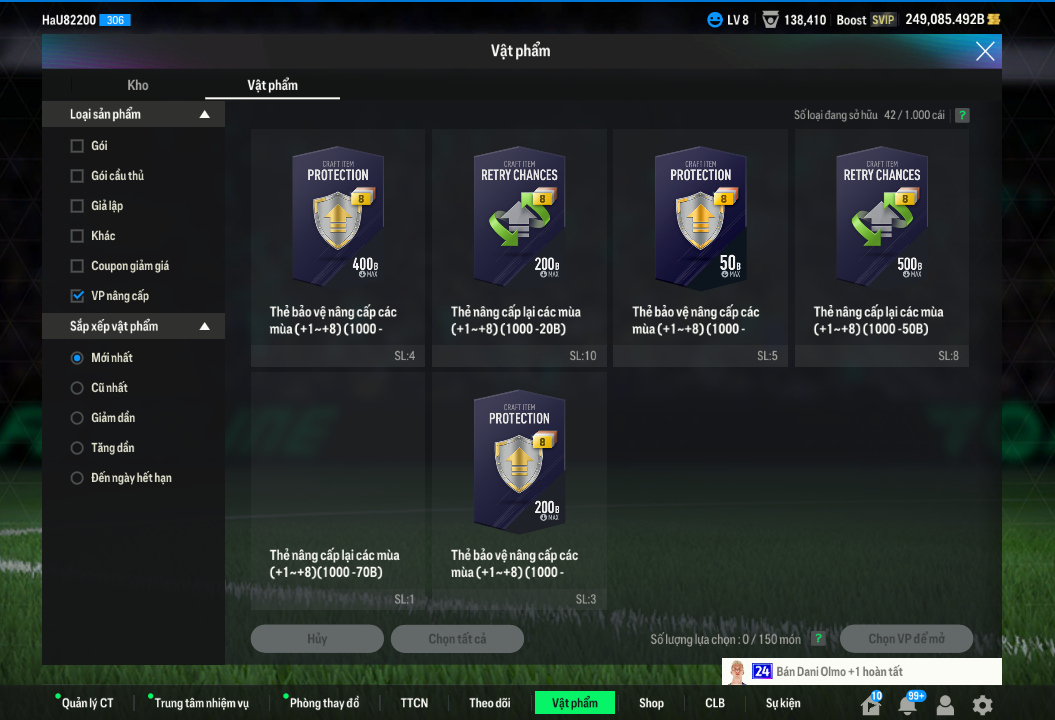
Task: Enable the Coupon giảm giá filter
Action: tap(77, 266)
